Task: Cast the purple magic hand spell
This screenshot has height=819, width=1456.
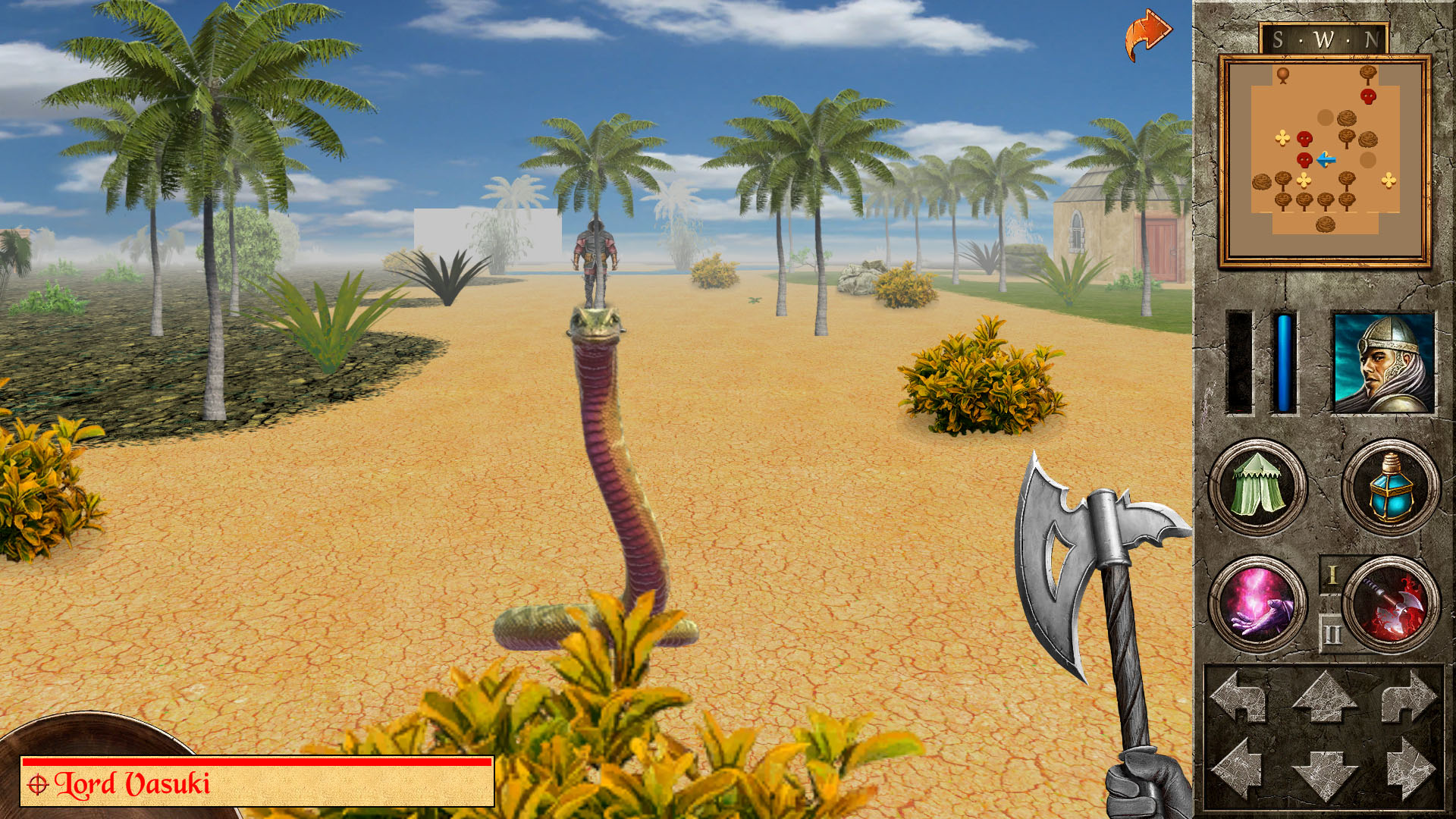Action: click(1257, 604)
